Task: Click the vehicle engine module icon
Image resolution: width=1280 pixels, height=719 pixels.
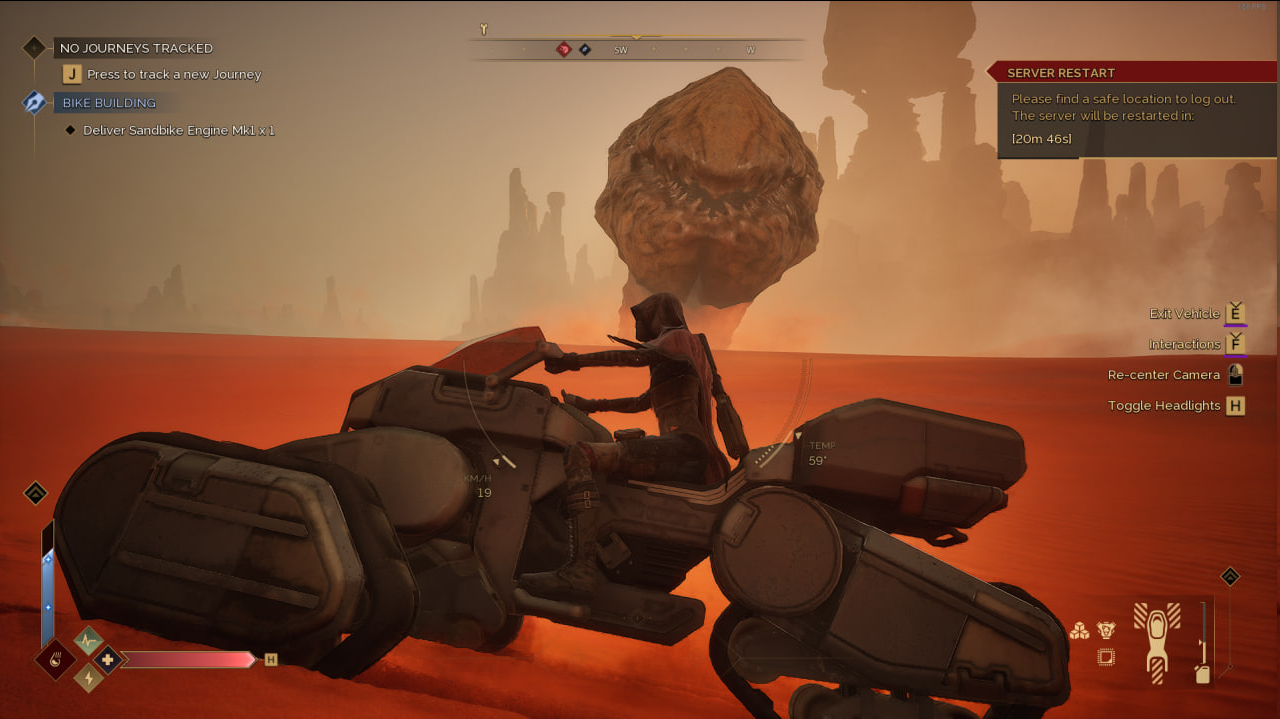Action: pos(1106,630)
